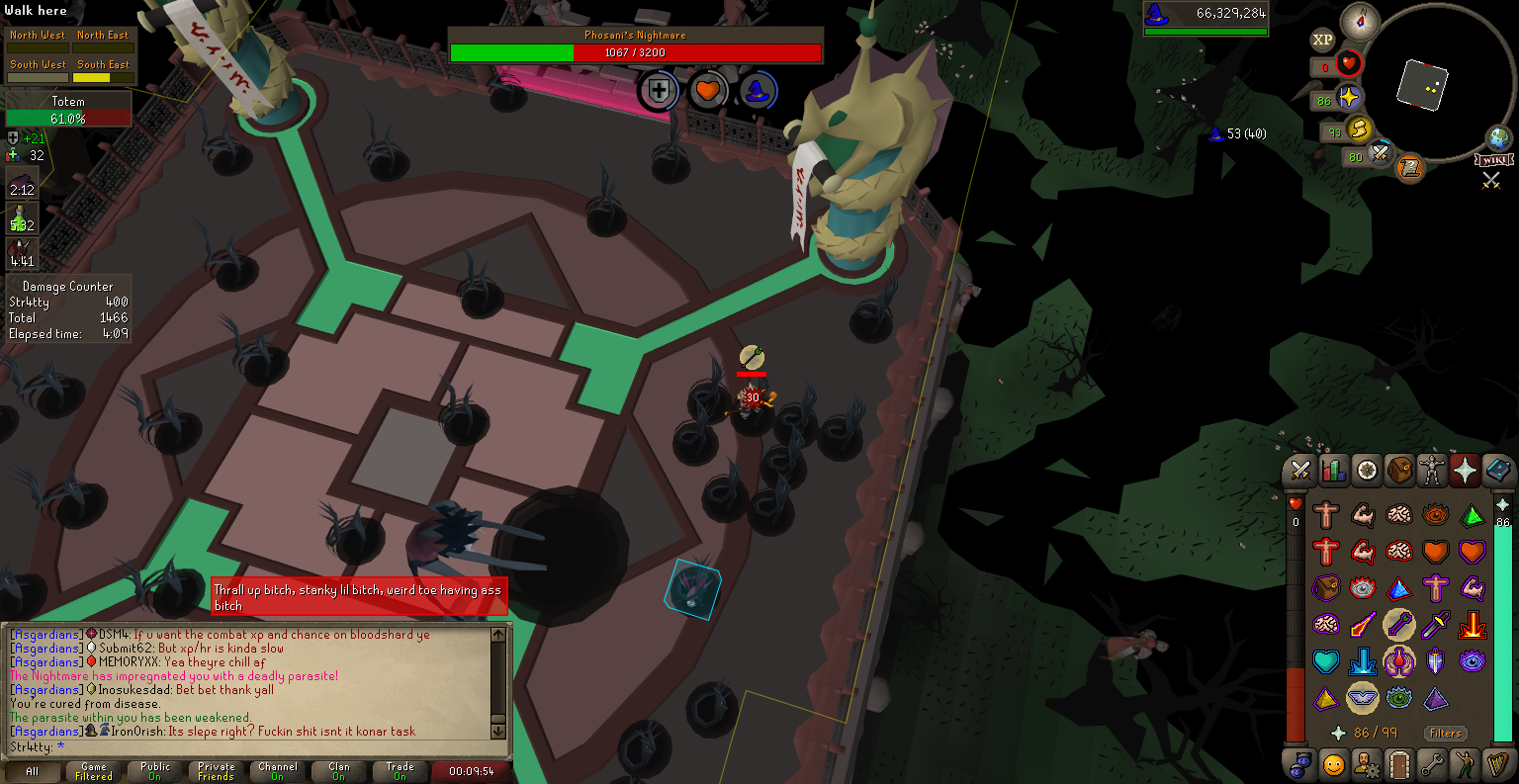This screenshot has width=1519, height=784.
Task: Toggle the XP drops orb
Action: tap(1323, 40)
